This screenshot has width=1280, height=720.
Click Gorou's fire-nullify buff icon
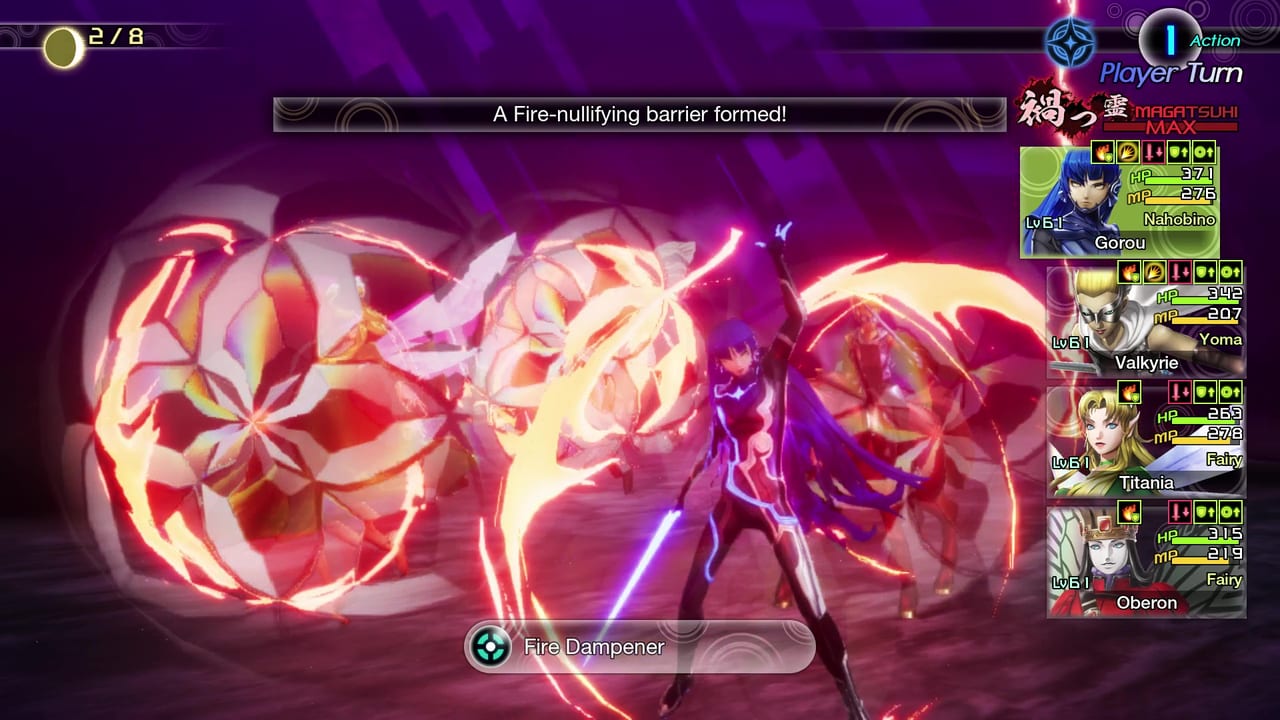pos(1102,154)
